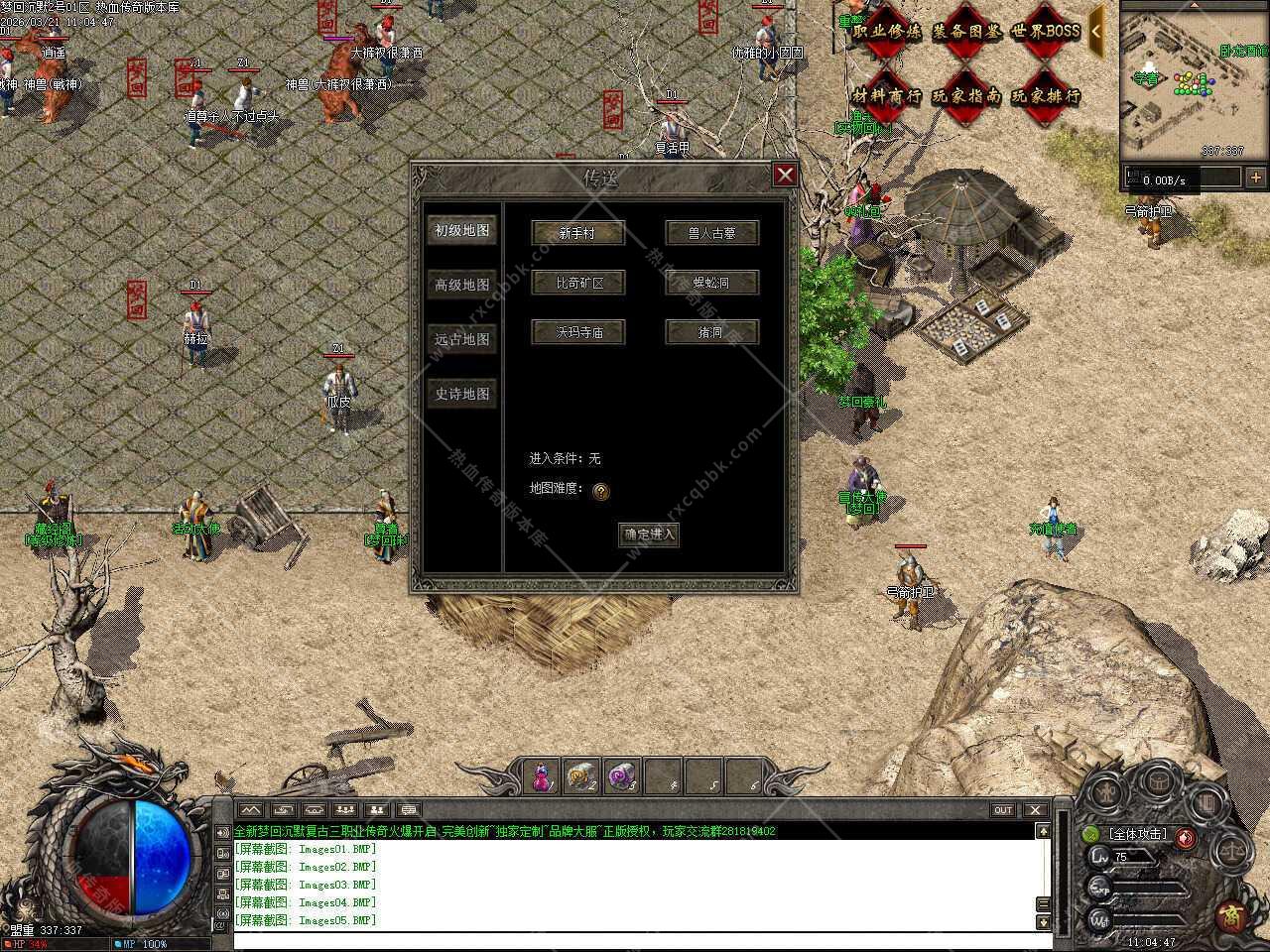Open the 职业修炼 menu
1270x952 pixels.
click(x=887, y=32)
